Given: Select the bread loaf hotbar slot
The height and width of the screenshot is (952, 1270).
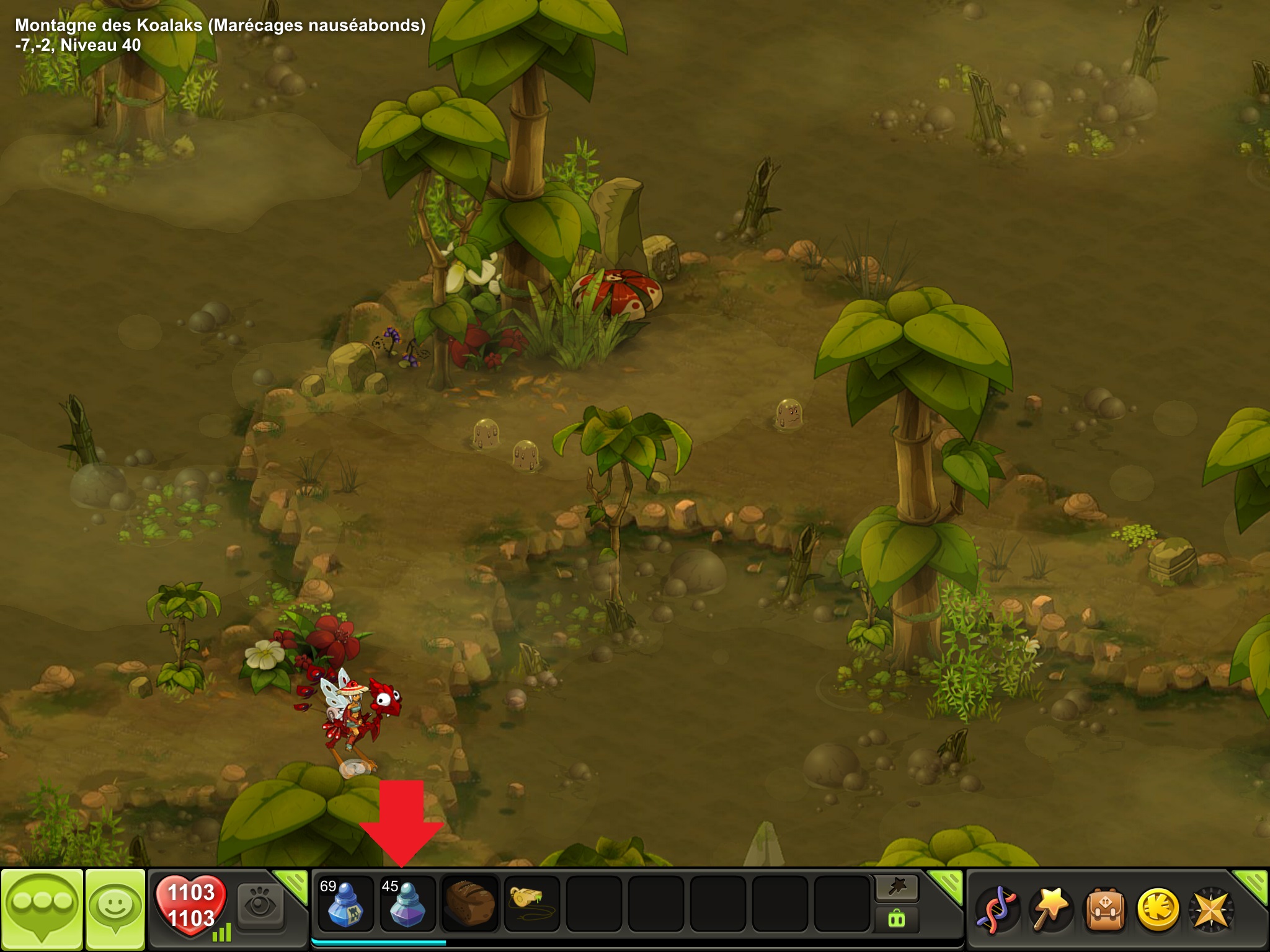Looking at the screenshot, I should [x=469, y=904].
